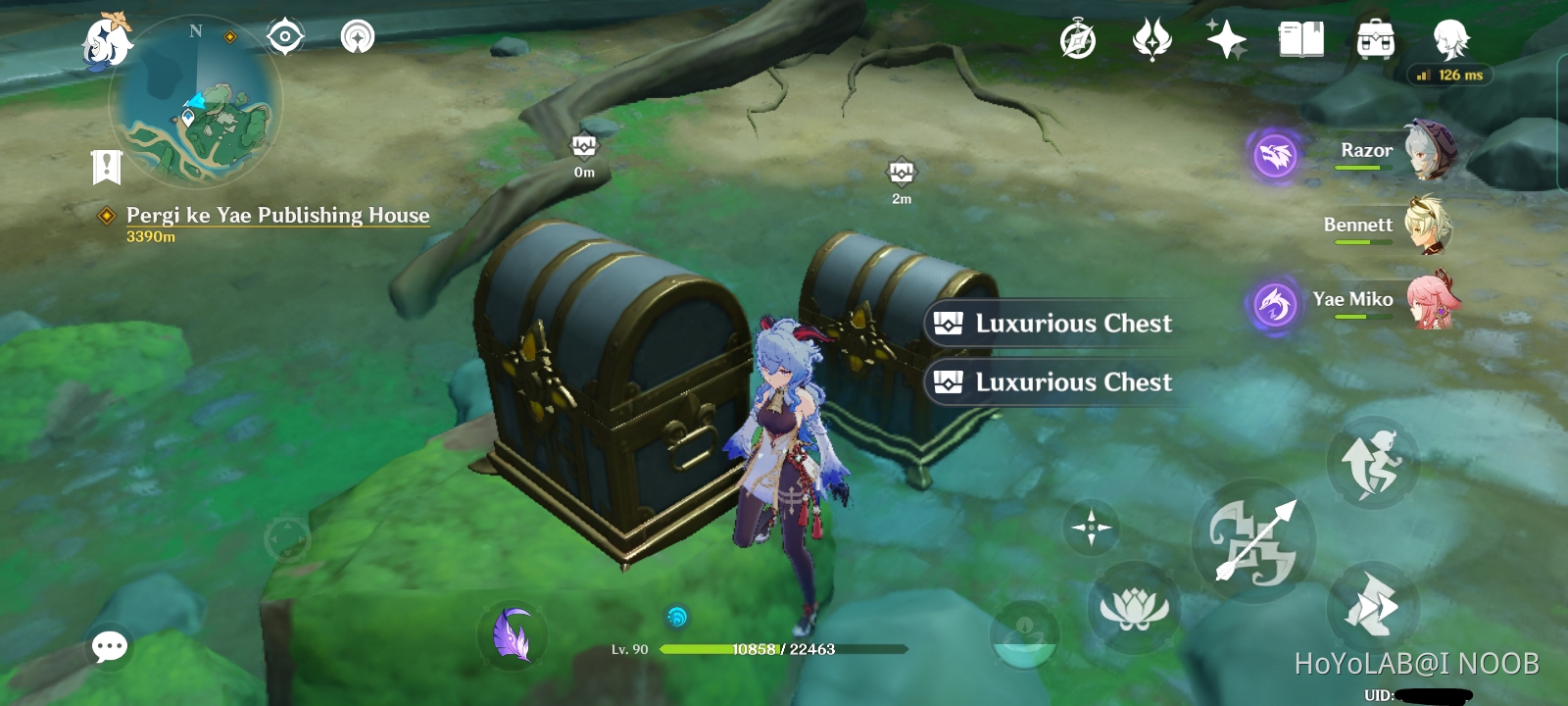Open quest Pergi ke Yae Publishing House
Screen dimensions: 1568x706
277,216
